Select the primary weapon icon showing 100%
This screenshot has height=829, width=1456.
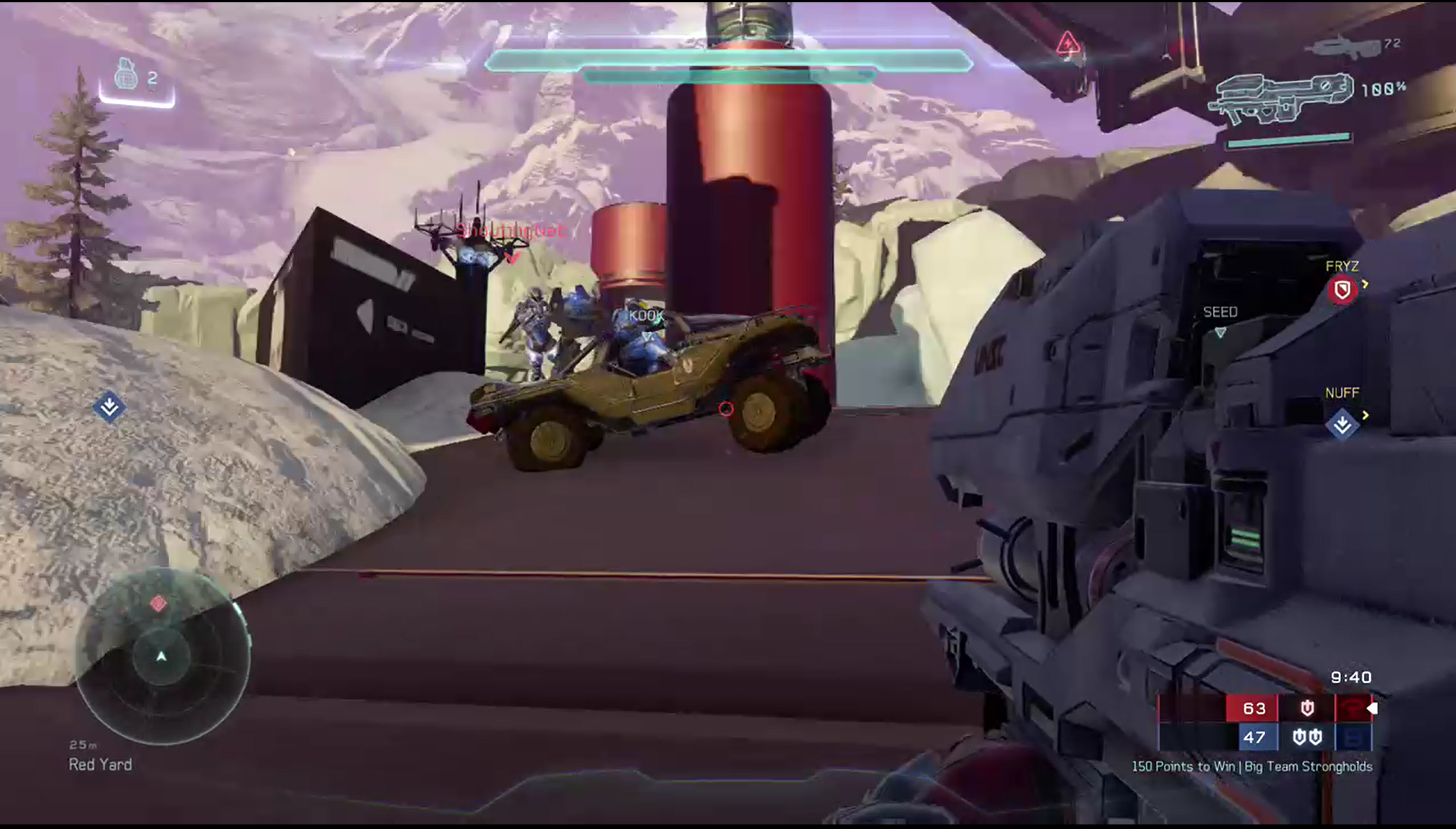coord(1280,97)
